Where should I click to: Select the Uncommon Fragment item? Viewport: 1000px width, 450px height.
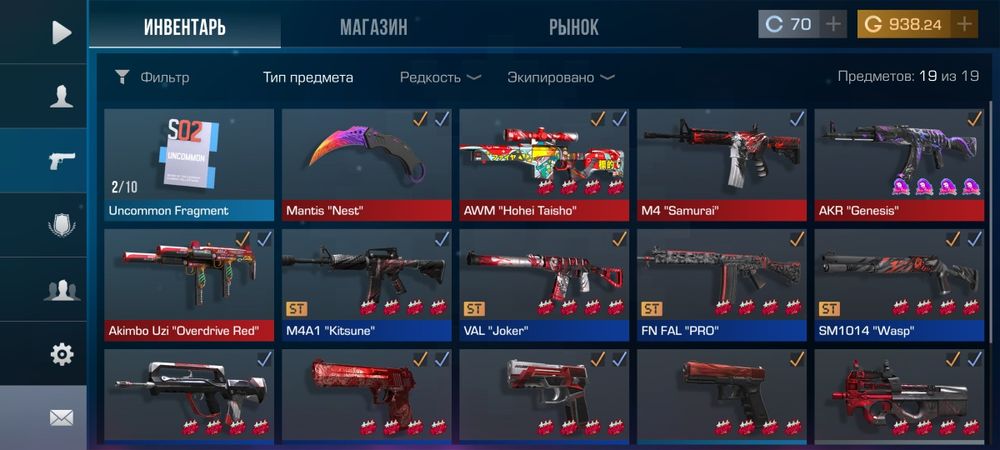(x=189, y=163)
